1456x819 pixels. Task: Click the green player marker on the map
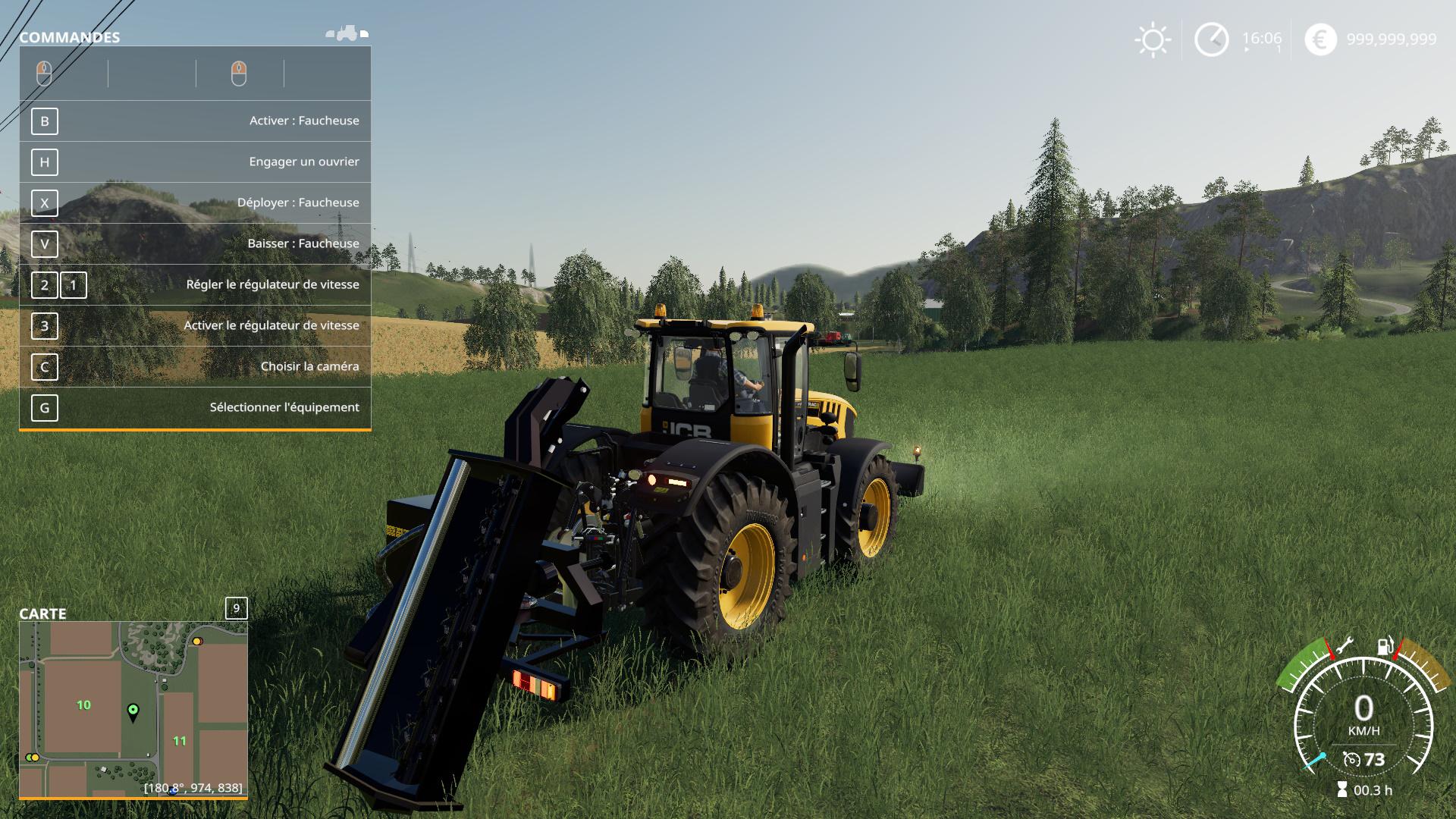click(133, 711)
